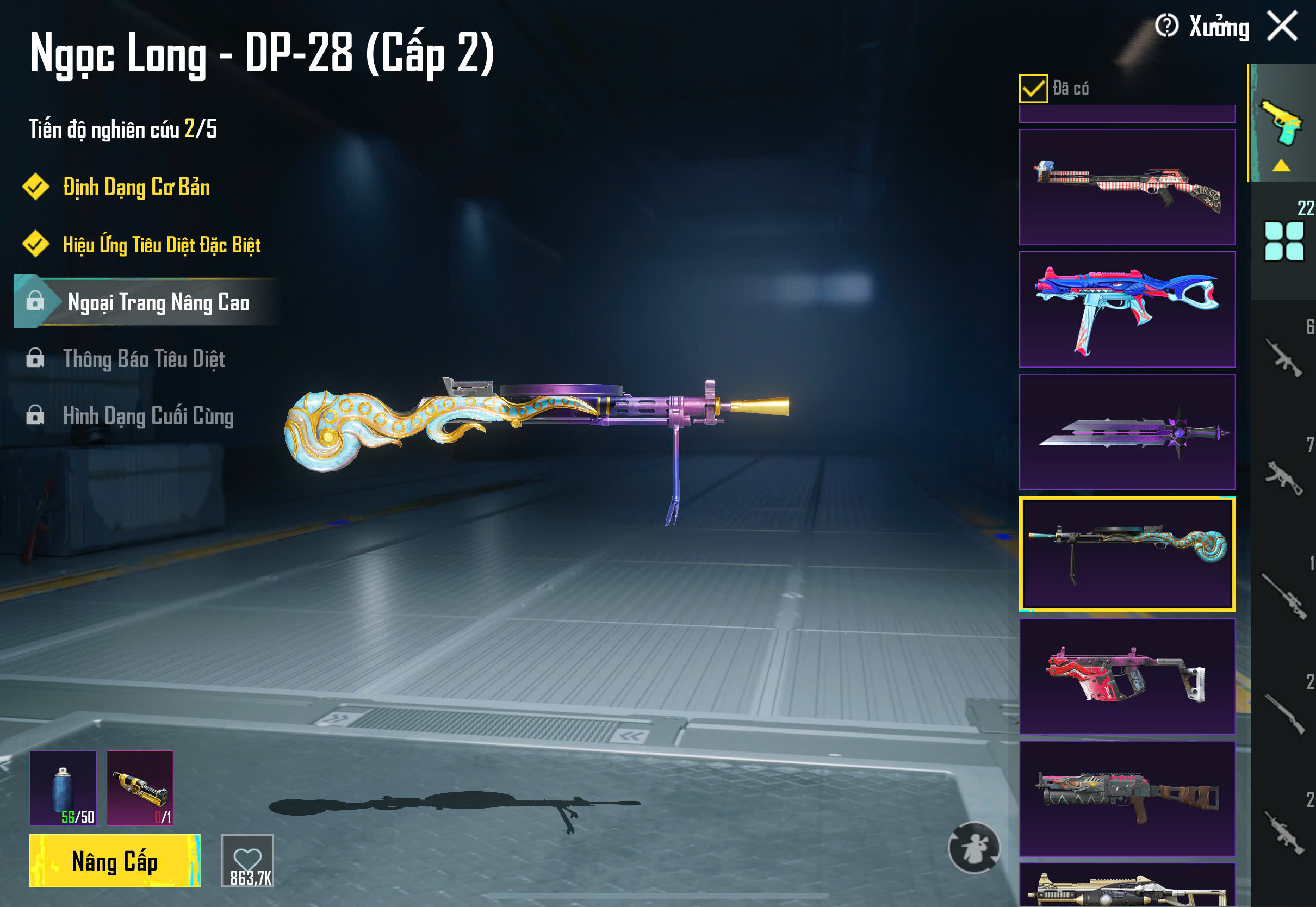This screenshot has height=907, width=1316.
Task: Choose the red Vector skin thumbnail
Action: (x=1127, y=676)
